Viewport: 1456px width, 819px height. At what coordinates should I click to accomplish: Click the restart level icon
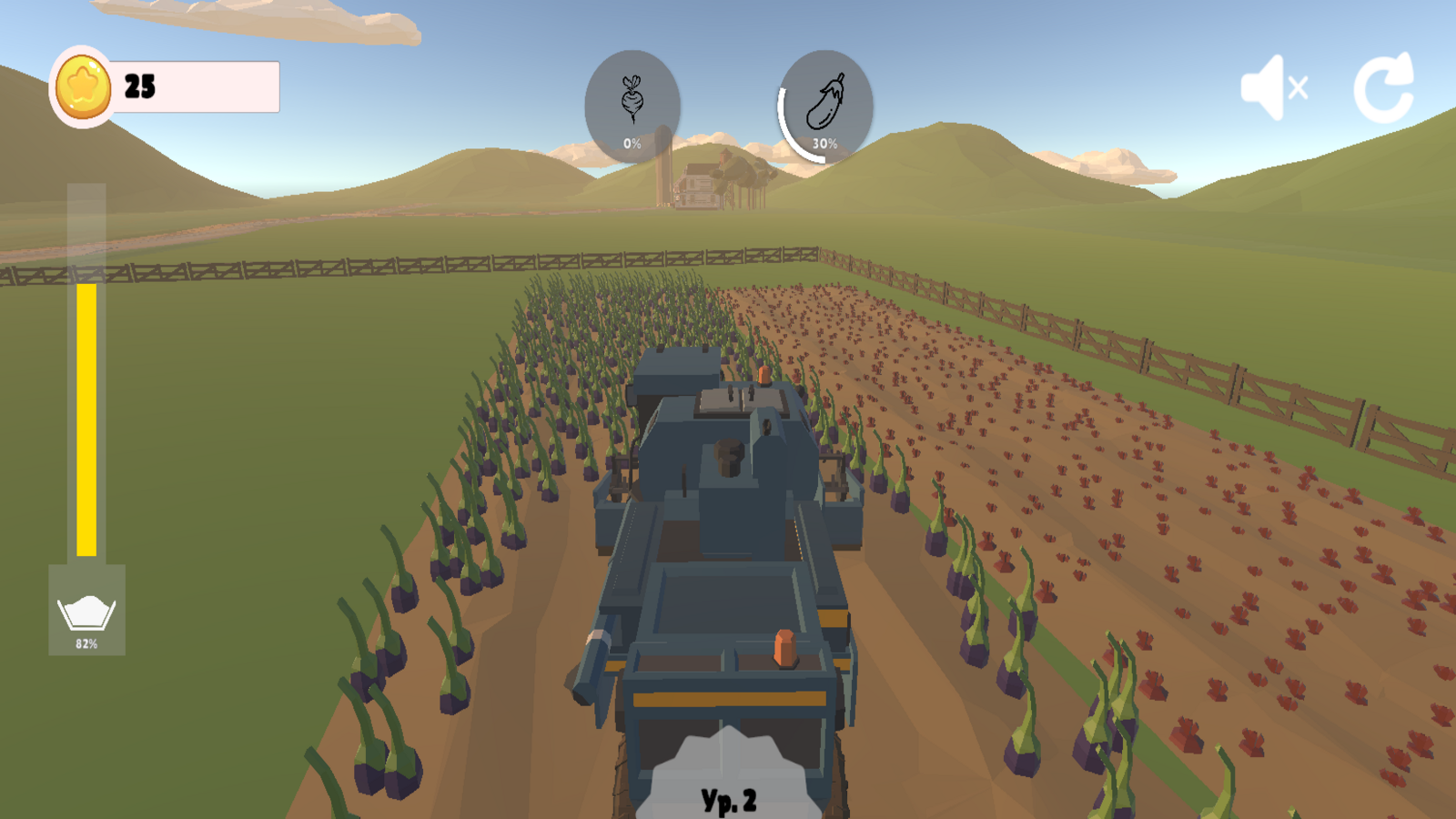coord(1384,87)
